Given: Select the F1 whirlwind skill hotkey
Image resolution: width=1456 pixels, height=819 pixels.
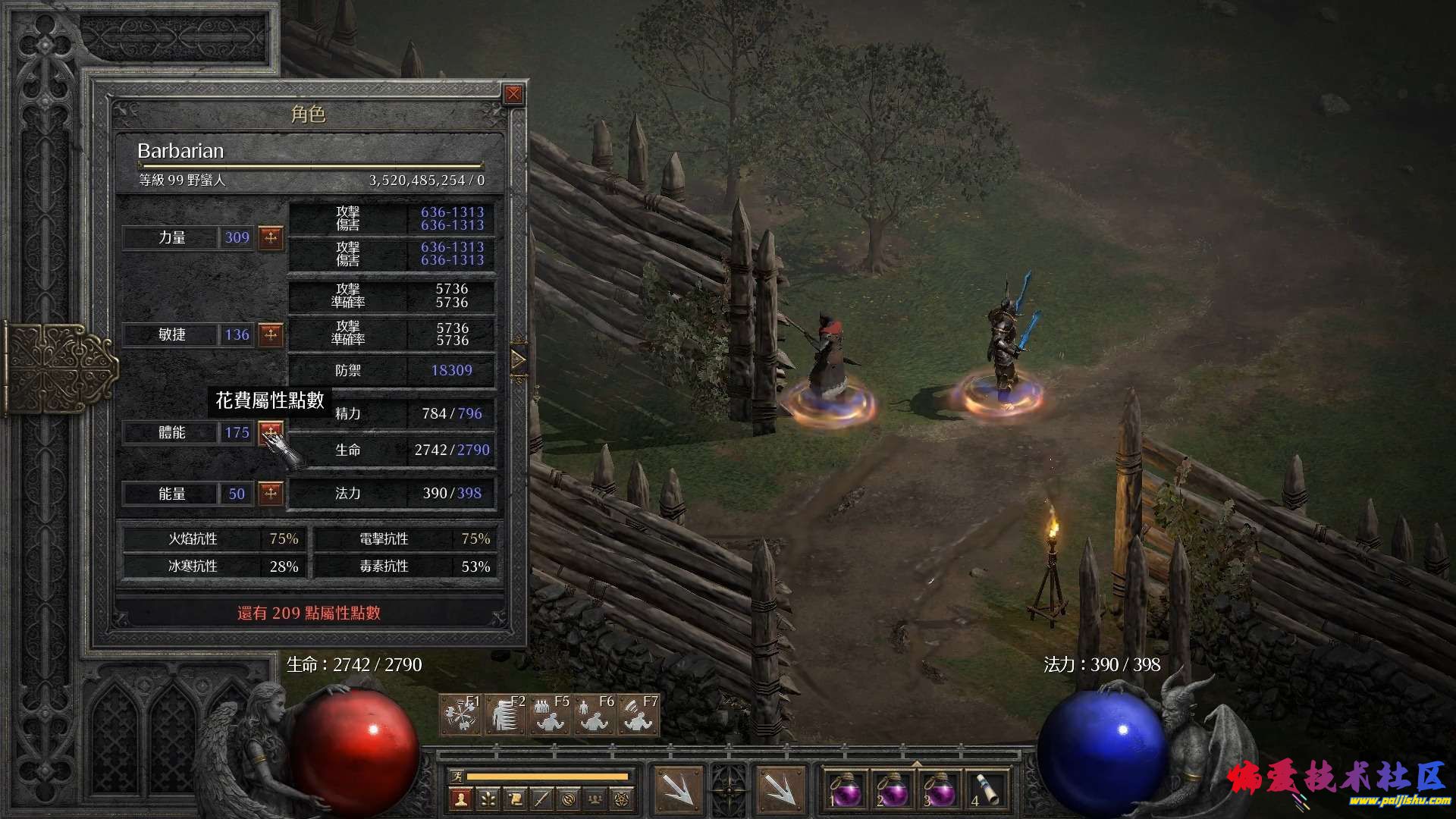Looking at the screenshot, I should [x=460, y=715].
